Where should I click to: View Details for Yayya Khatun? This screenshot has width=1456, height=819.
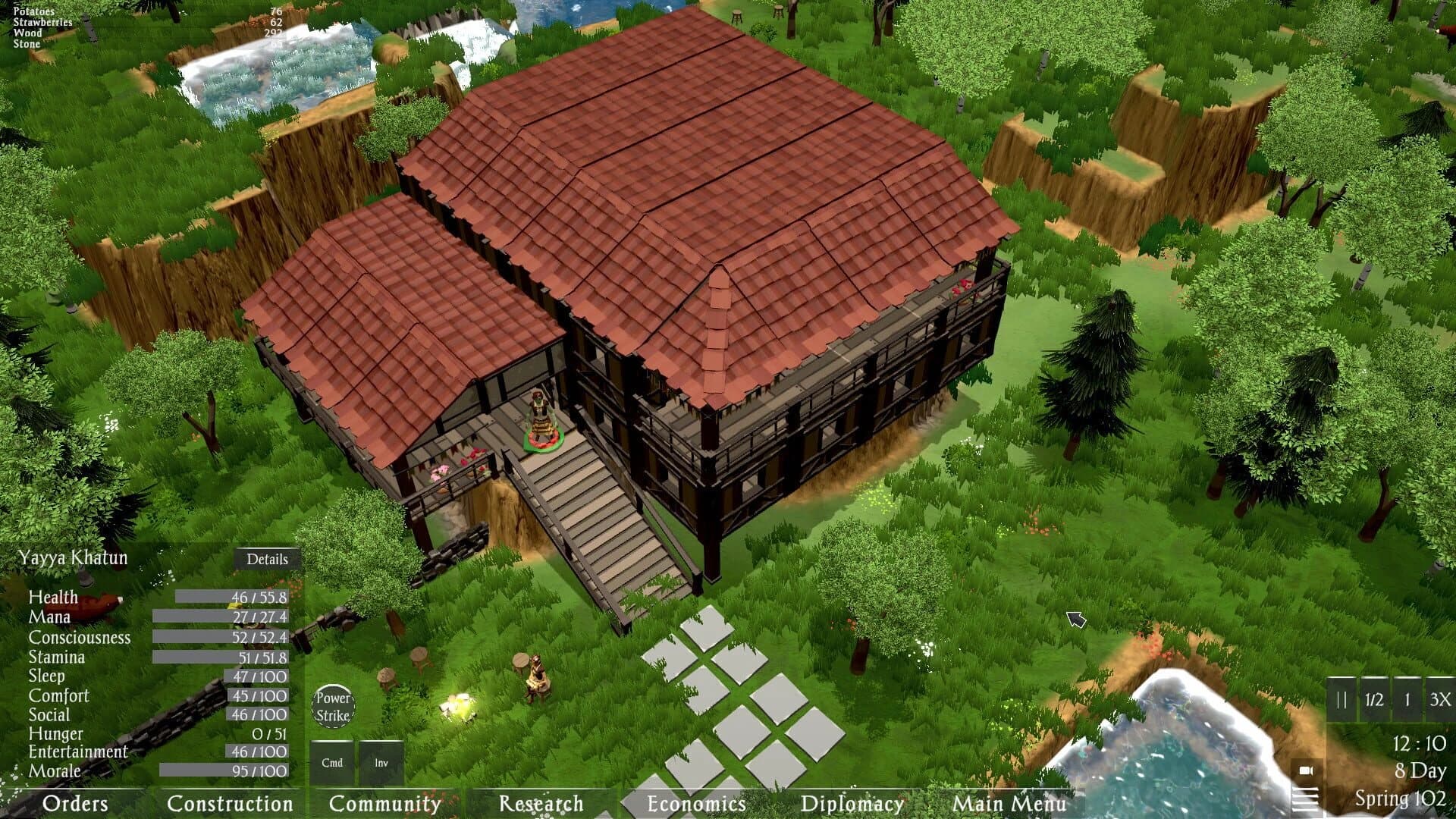point(269,560)
